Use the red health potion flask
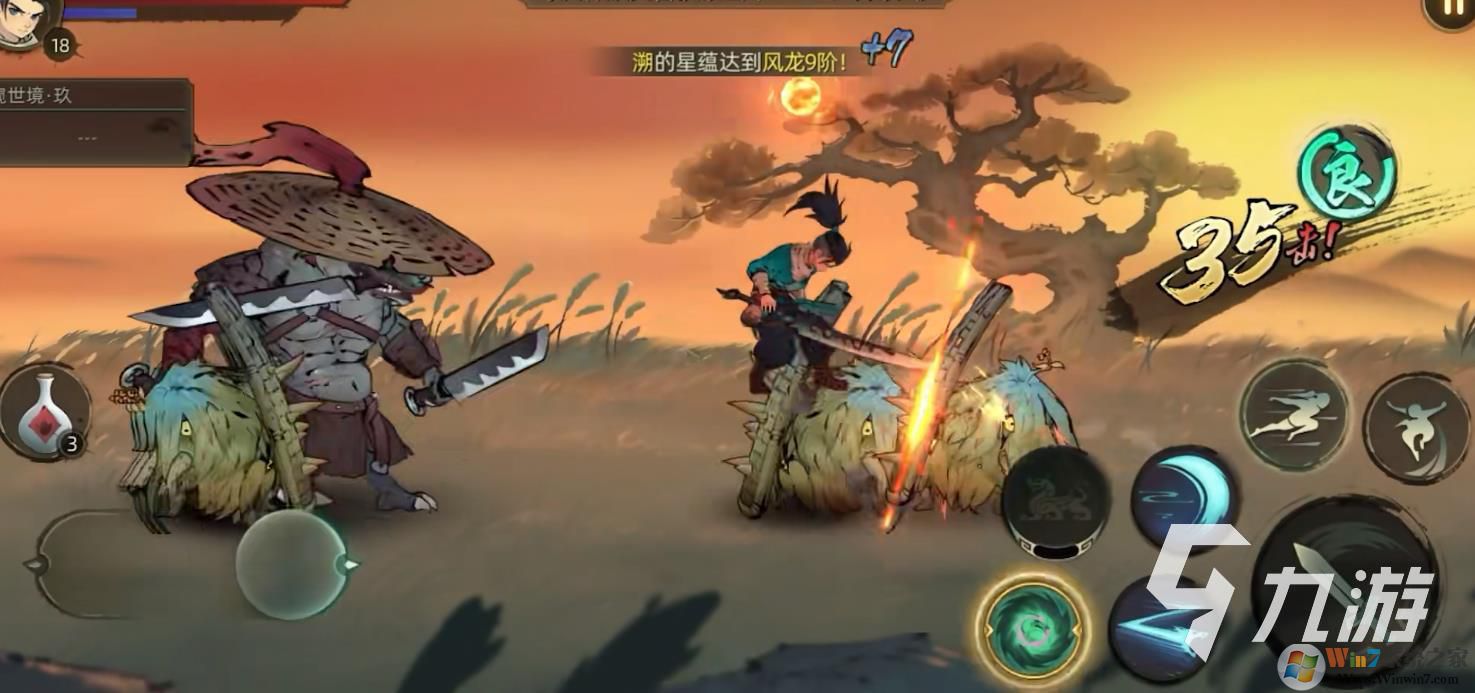The width and height of the screenshot is (1475, 693). click(x=44, y=412)
